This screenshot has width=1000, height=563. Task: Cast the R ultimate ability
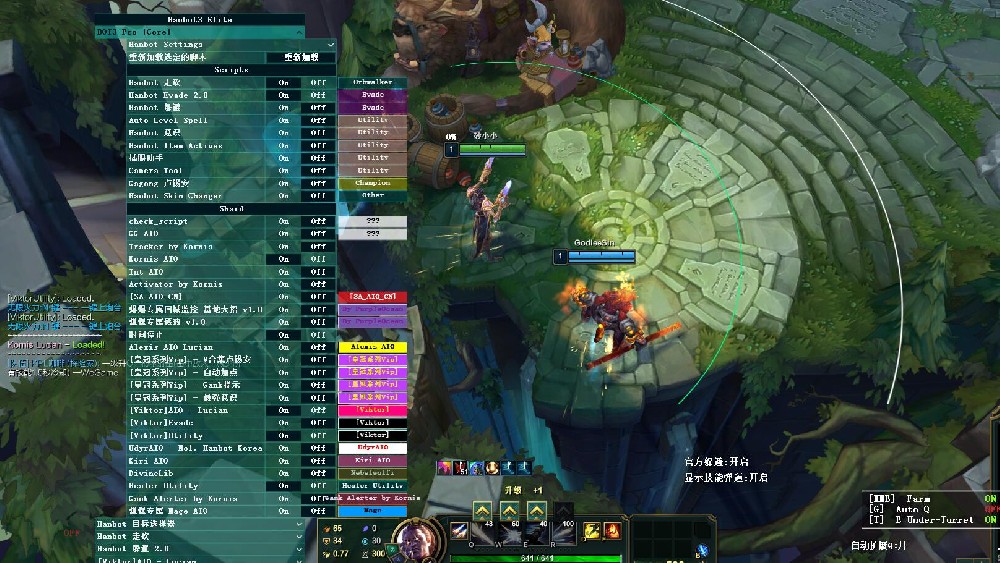[564, 531]
